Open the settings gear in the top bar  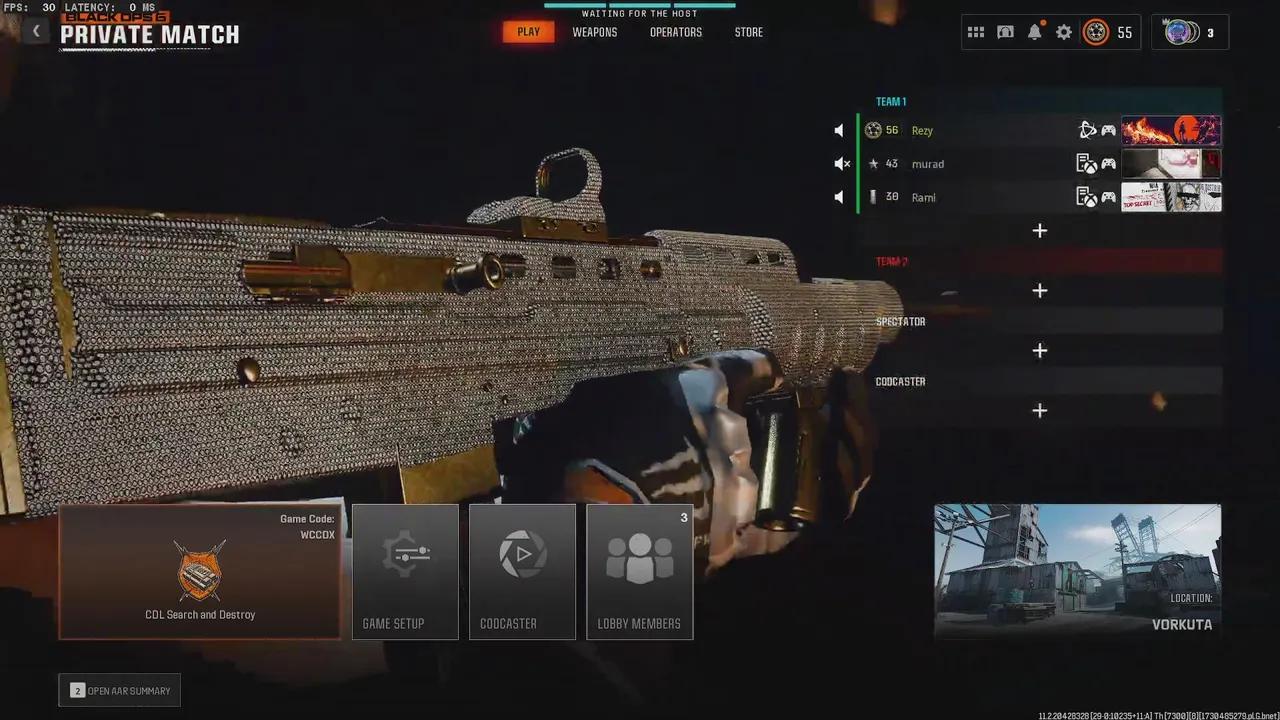[1063, 31]
